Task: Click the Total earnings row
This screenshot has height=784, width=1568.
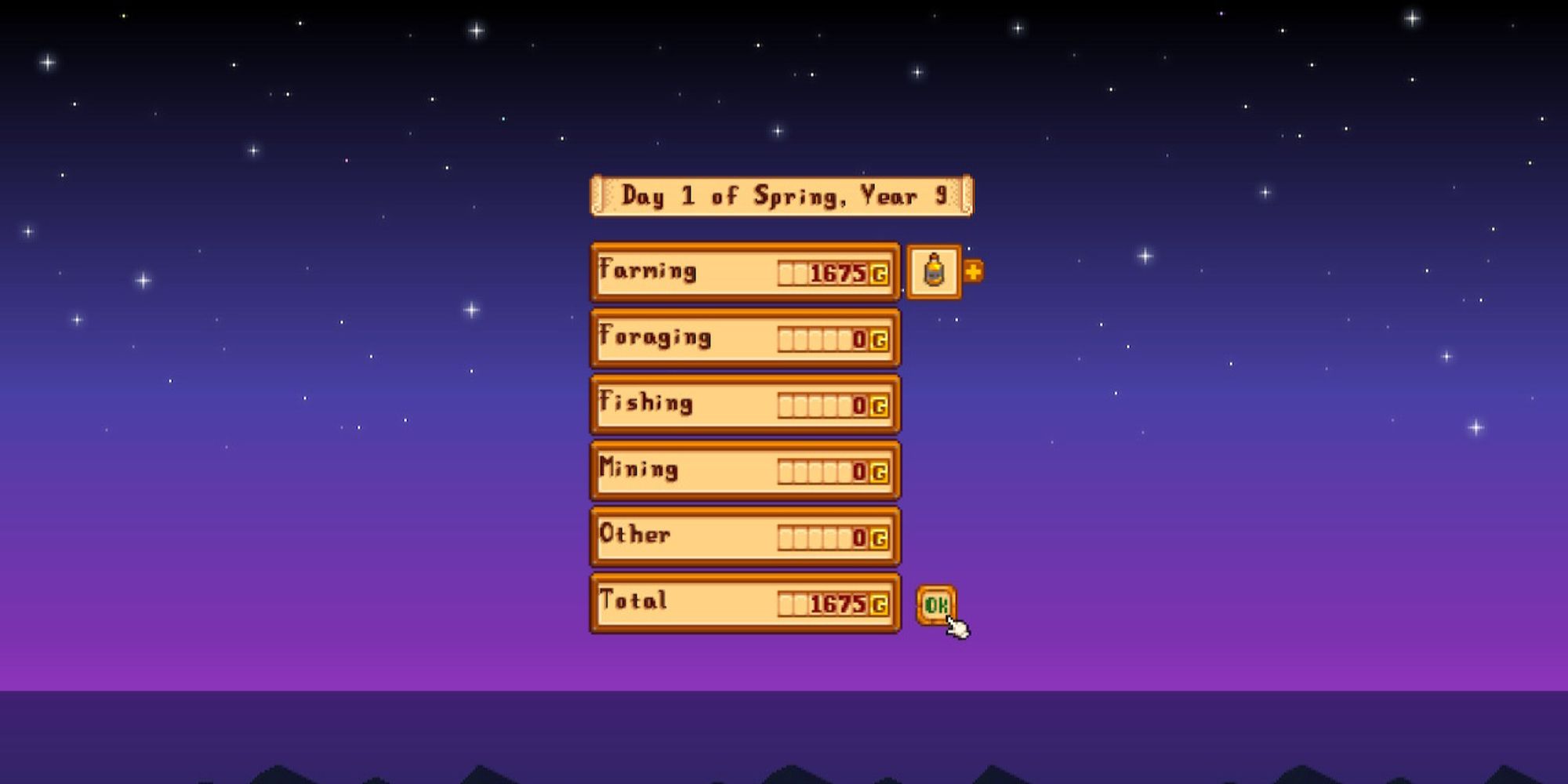Action: [745, 603]
